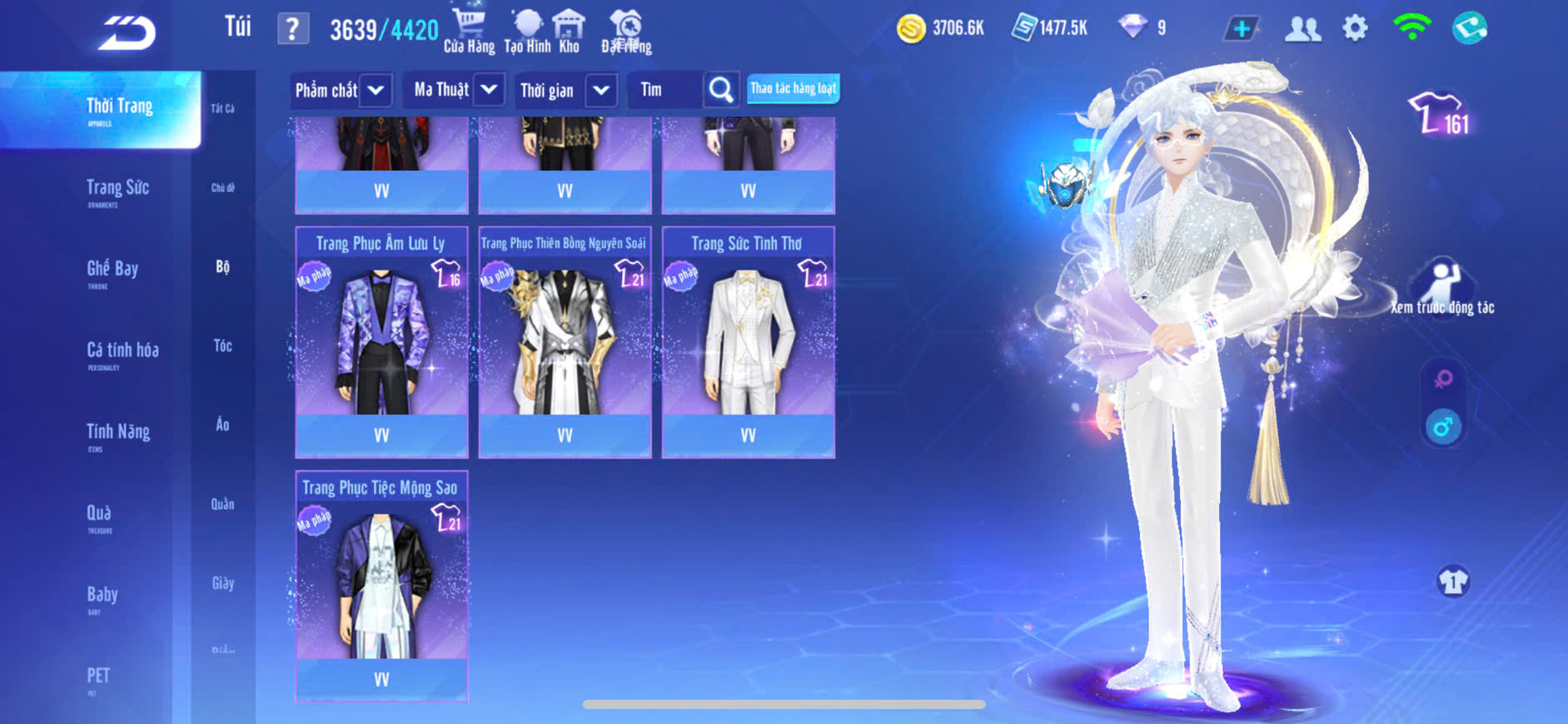Open the Phẩm chất dropdown
This screenshot has height=724, width=1568.
click(341, 90)
